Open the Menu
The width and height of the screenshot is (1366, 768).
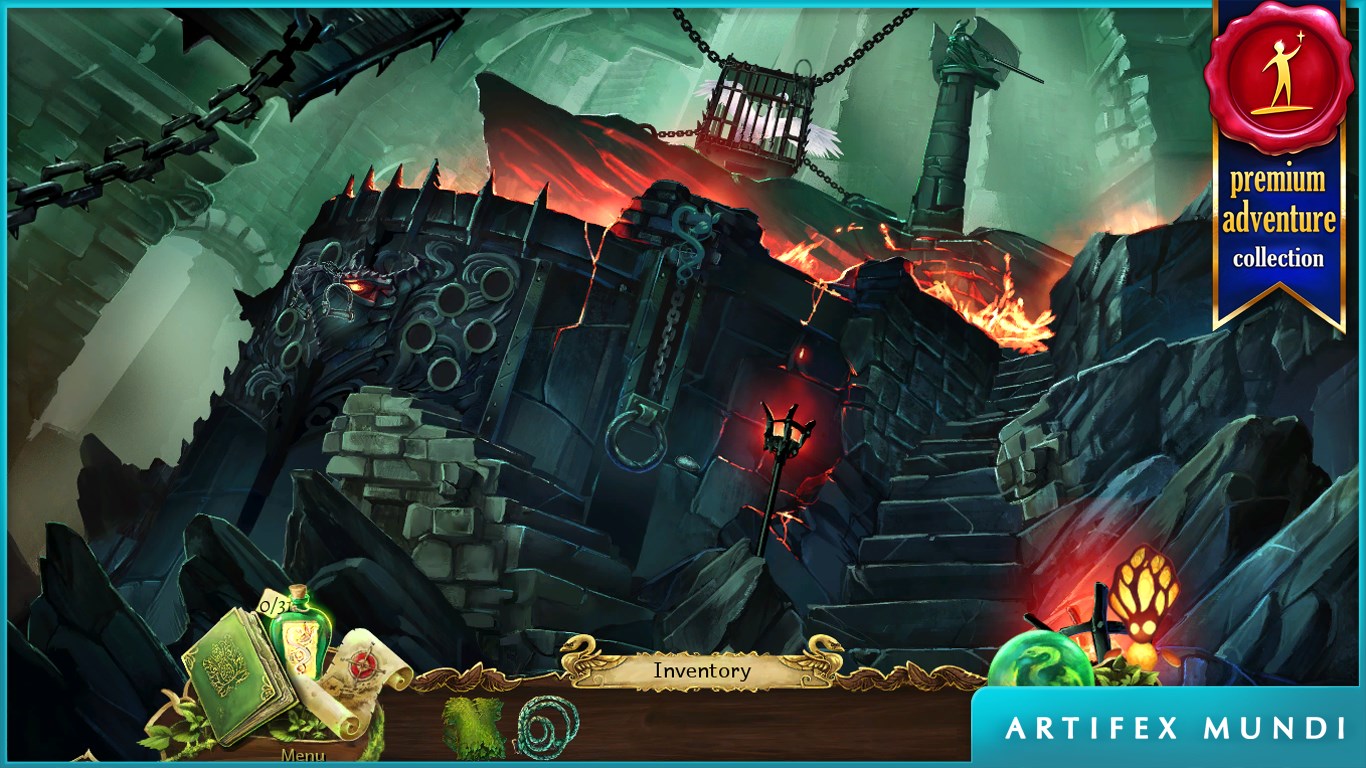(x=302, y=755)
